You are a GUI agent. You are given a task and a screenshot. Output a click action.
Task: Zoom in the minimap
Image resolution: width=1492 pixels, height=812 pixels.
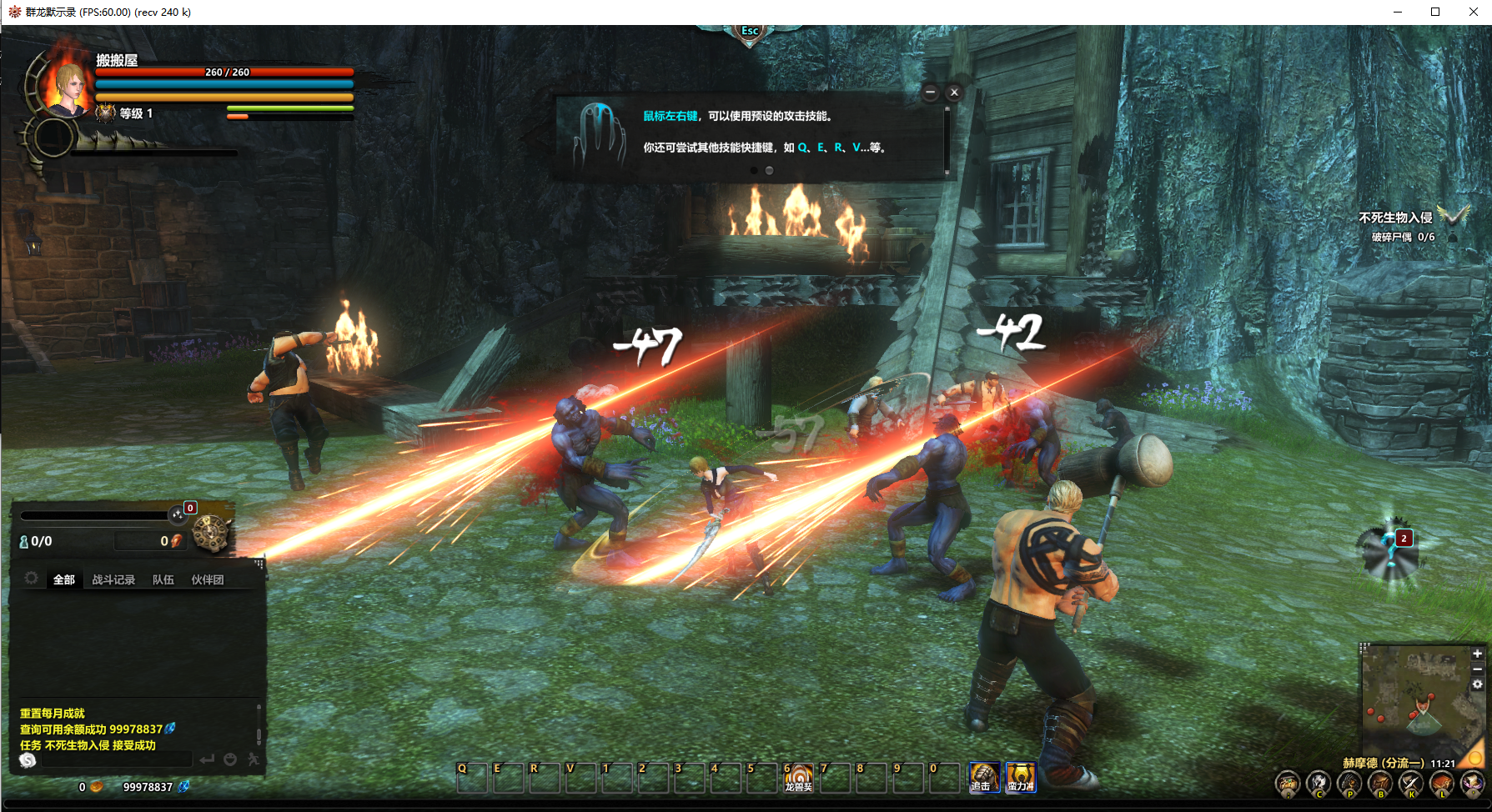point(1477,654)
